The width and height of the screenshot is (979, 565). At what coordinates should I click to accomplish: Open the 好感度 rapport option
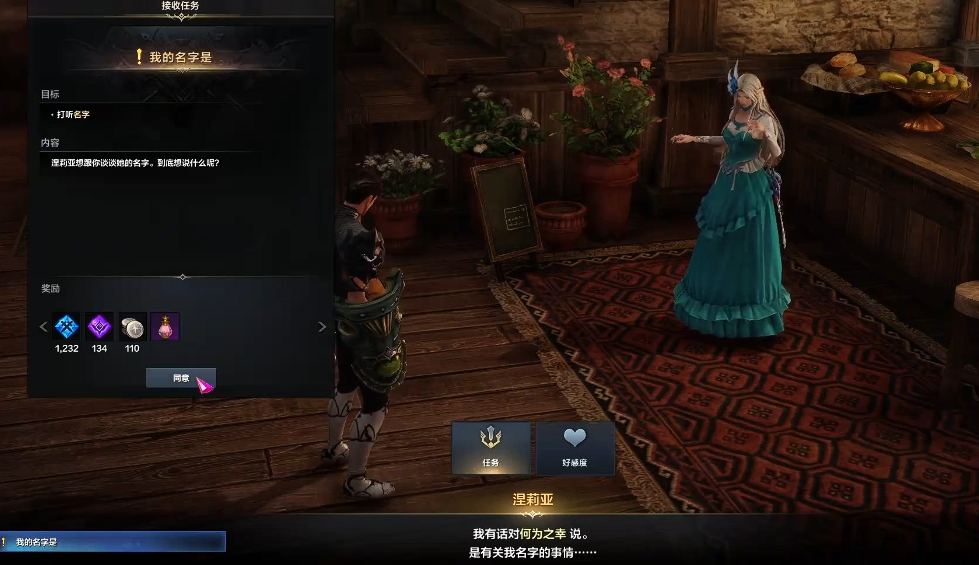pos(575,447)
